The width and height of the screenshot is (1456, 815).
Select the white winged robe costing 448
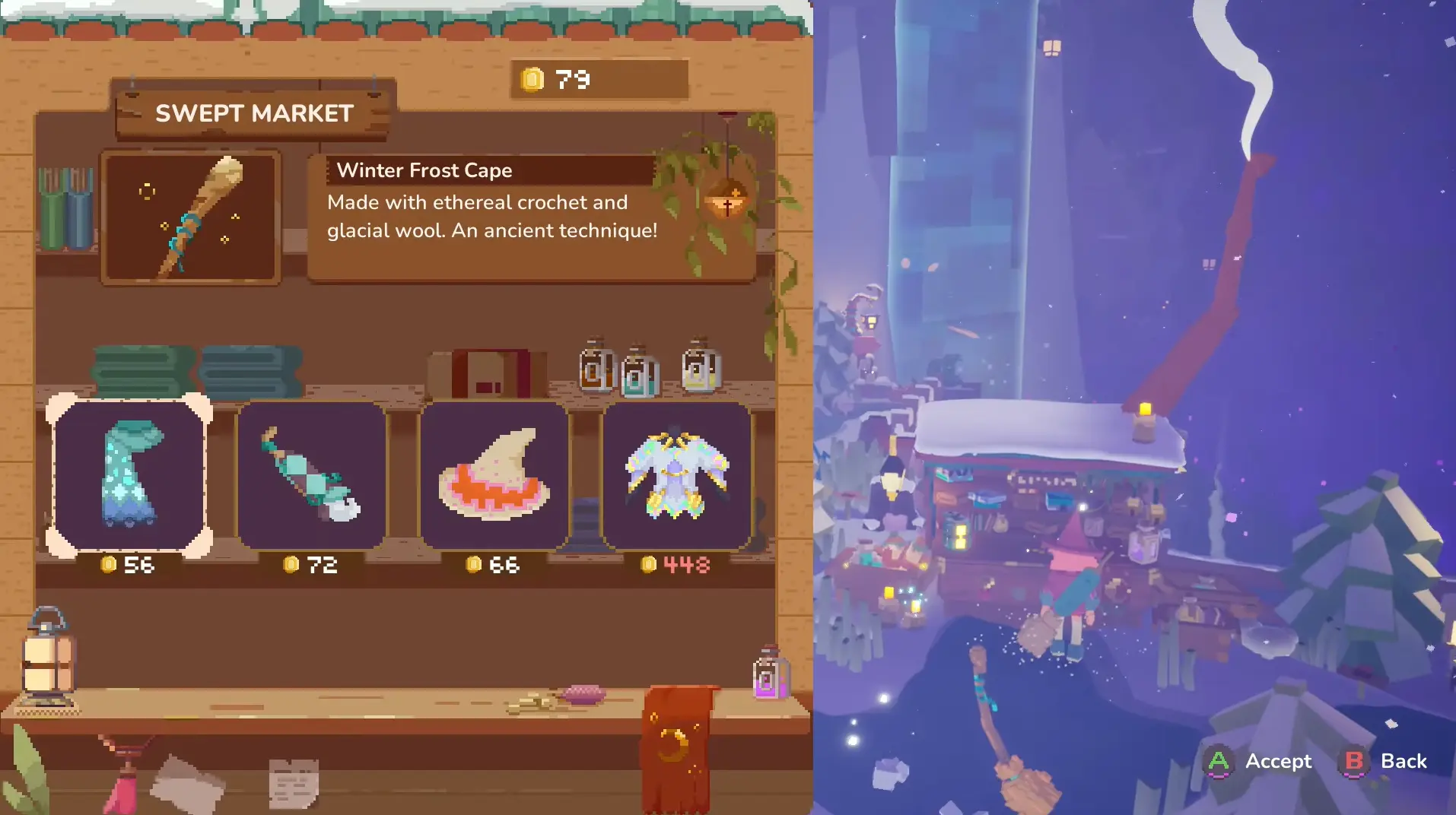point(676,476)
